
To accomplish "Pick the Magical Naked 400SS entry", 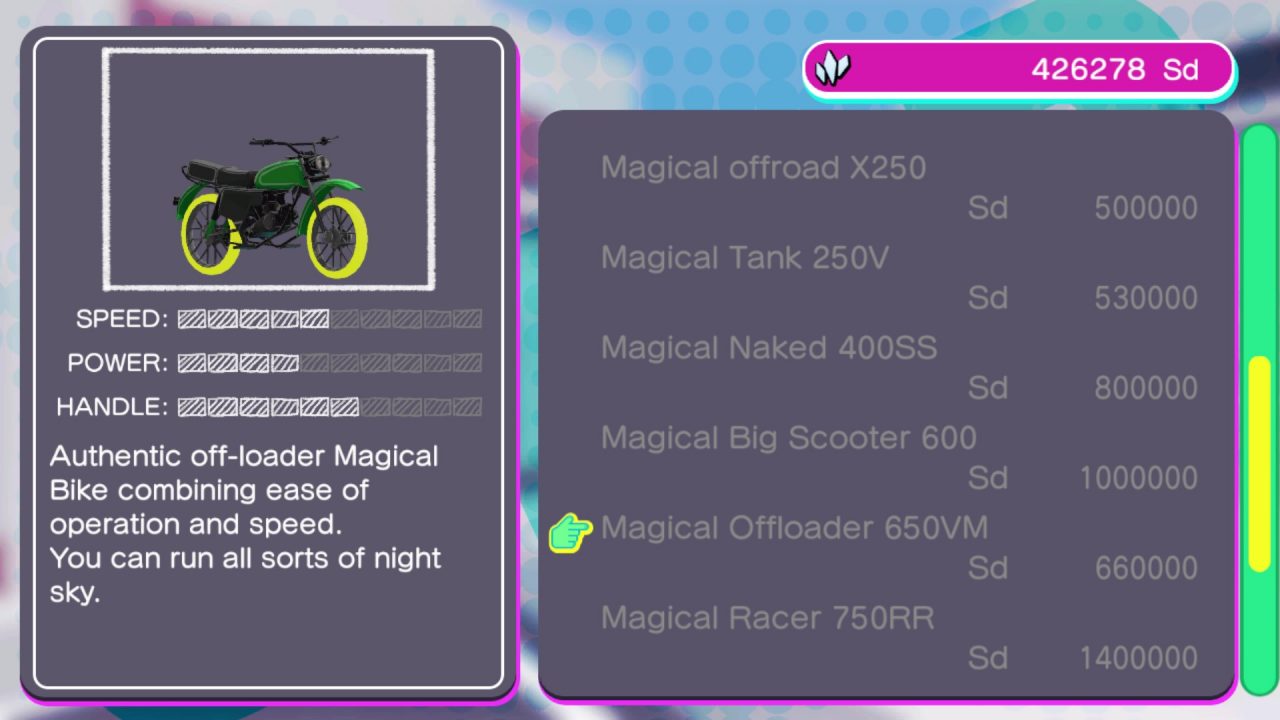I will coord(769,348).
